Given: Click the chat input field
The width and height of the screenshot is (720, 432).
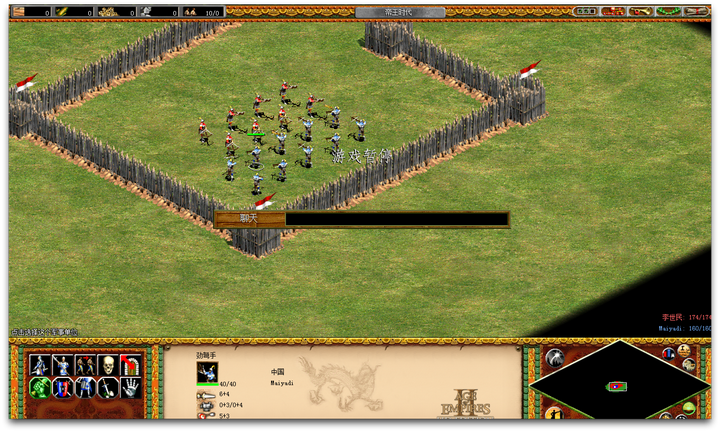Looking at the screenshot, I should click(x=396, y=219).
